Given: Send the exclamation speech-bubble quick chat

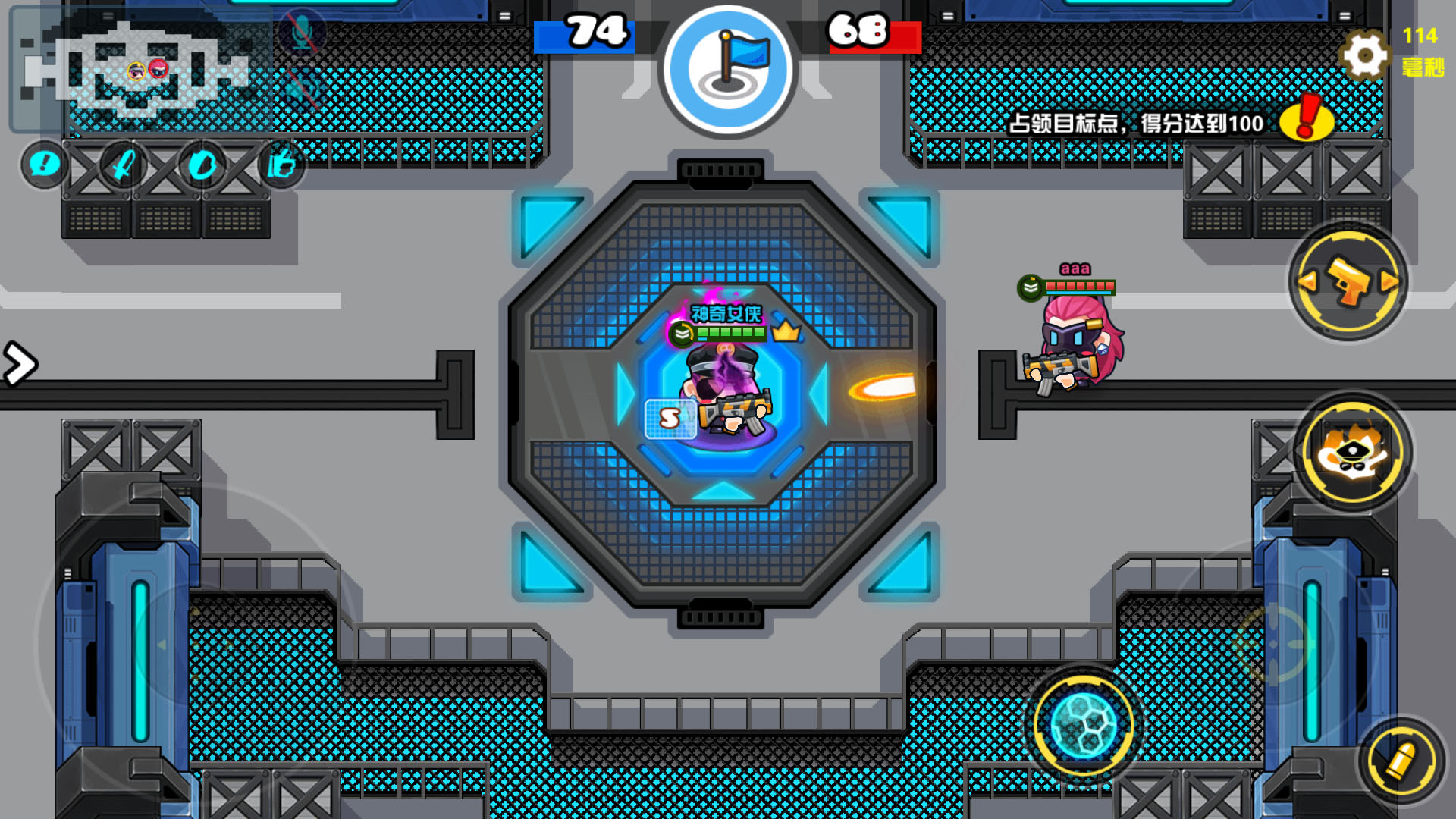Looking at the screenshot, I should pyautogui.click(x=44, y=164).
